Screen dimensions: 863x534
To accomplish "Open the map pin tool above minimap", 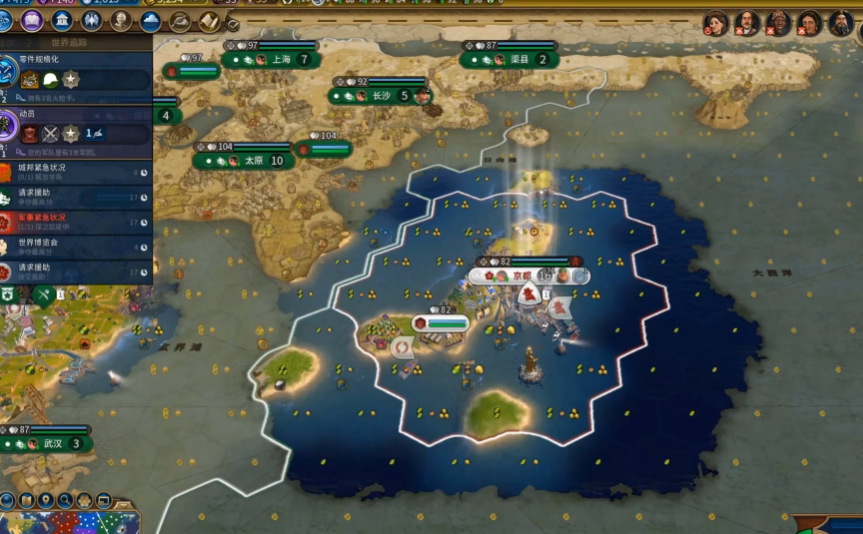I will [x=46, y=500].
